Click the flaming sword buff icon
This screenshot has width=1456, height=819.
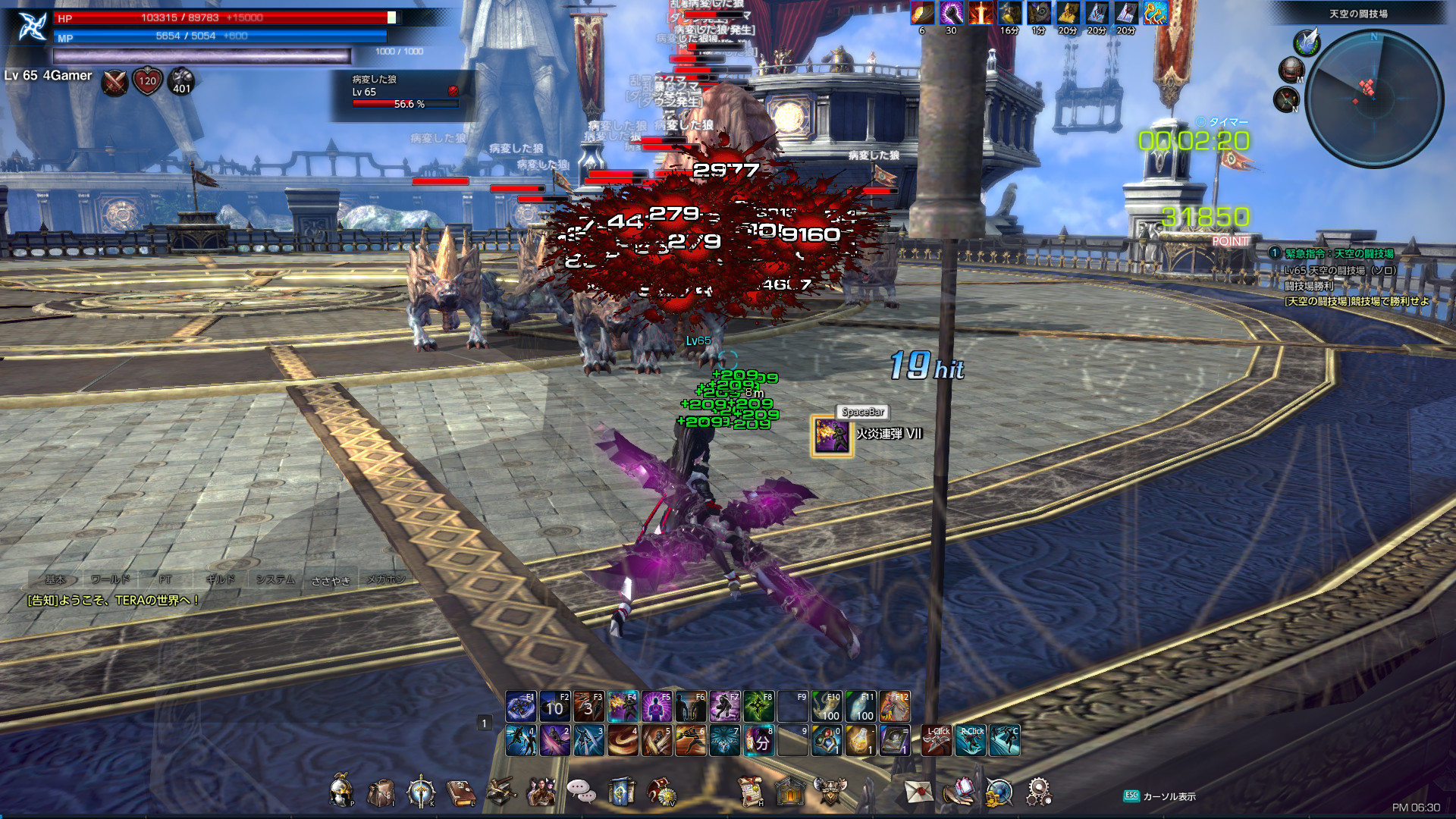click(981, 13)
